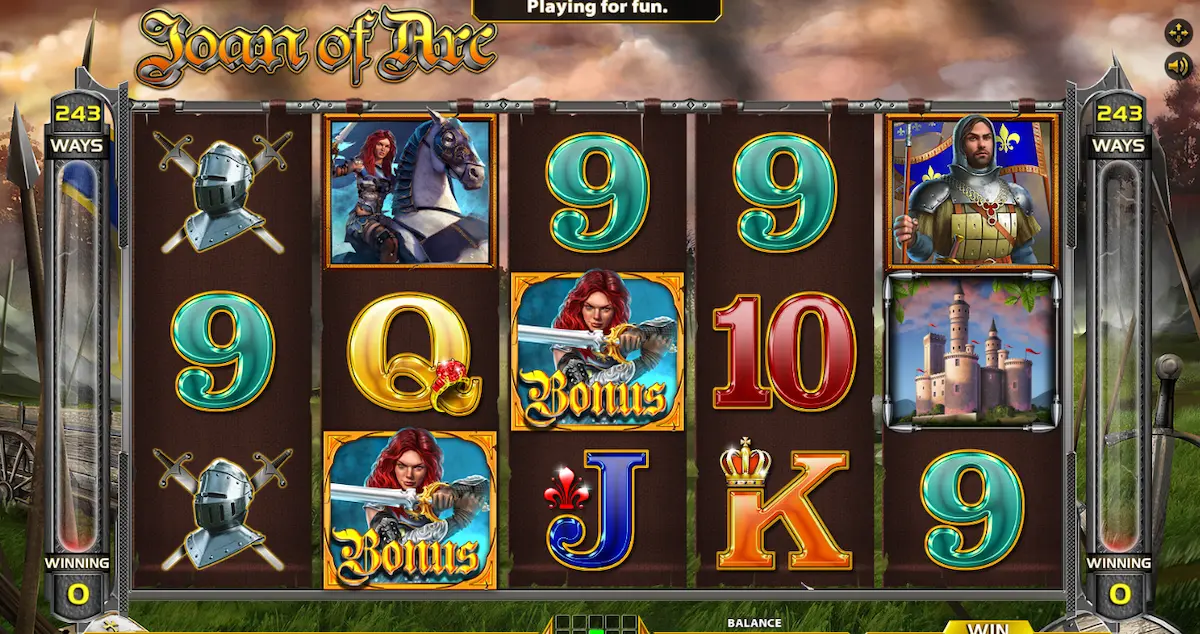The image size is (1200, 634).
Task: Mute the game sound via speaker icon
Action: click(1176, 66)
